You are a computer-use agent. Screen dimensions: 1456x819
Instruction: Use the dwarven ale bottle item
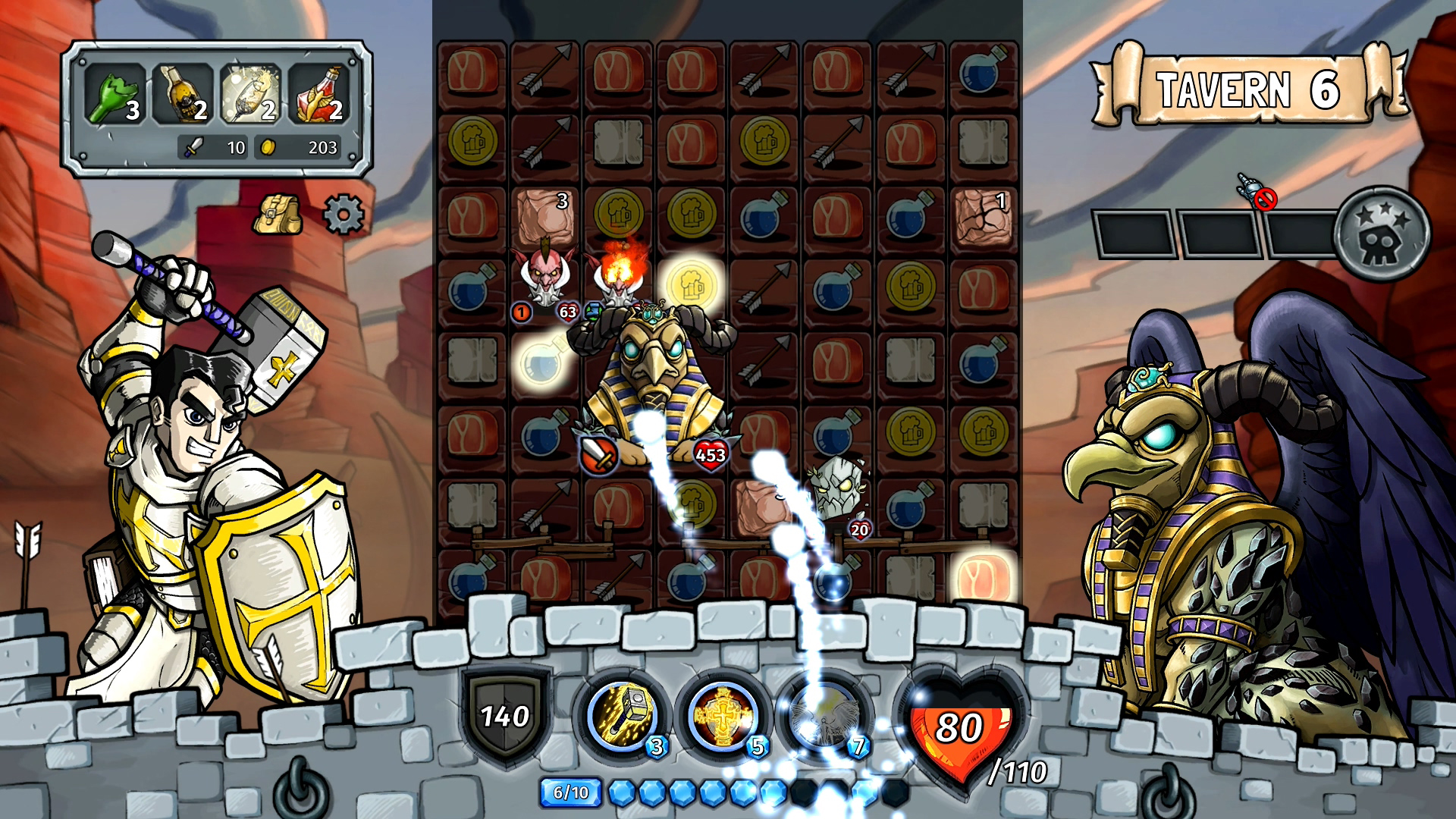tap(182, 93)
